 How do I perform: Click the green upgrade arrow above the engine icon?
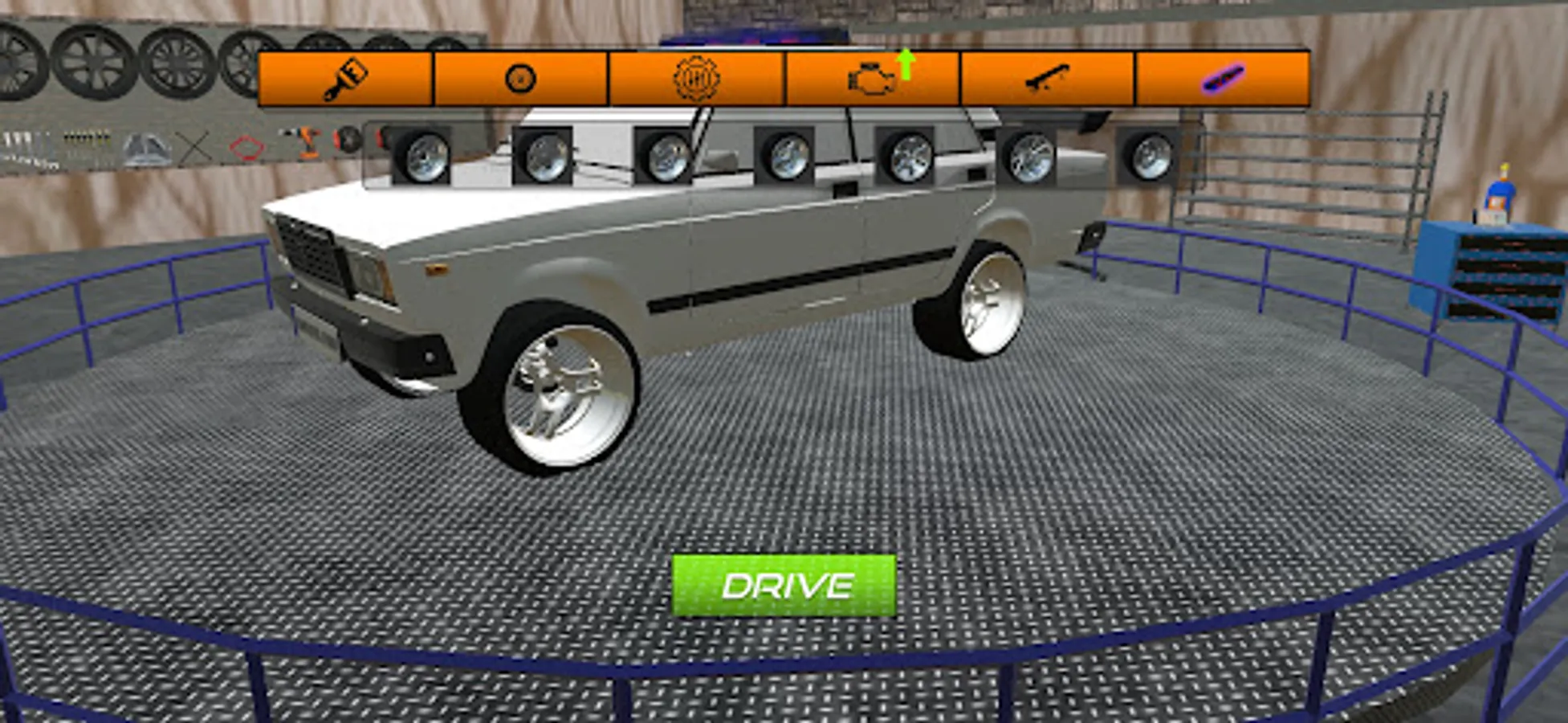click(906, 63)
